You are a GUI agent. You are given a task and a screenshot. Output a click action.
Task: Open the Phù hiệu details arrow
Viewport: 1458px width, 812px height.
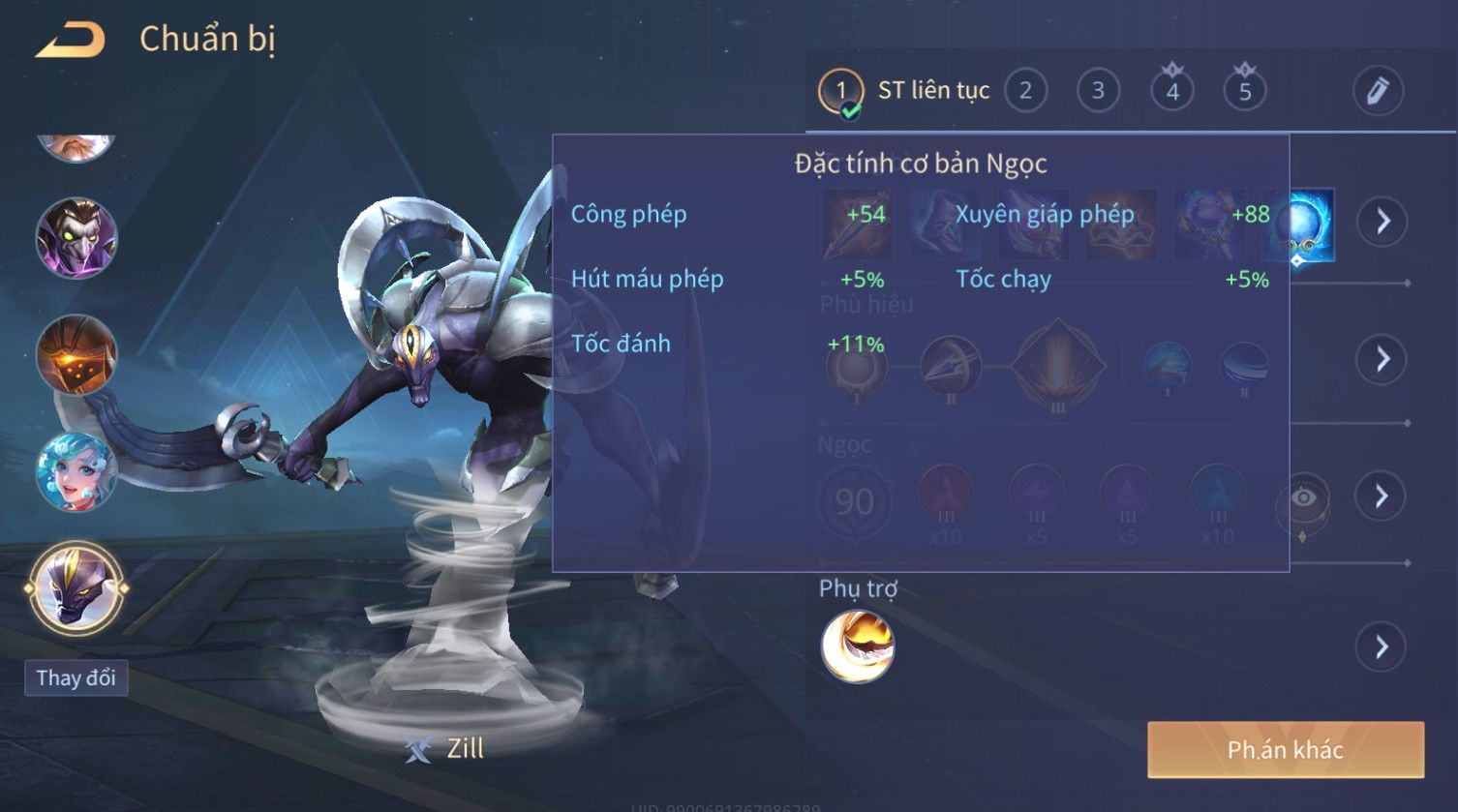click(1382, 359)
